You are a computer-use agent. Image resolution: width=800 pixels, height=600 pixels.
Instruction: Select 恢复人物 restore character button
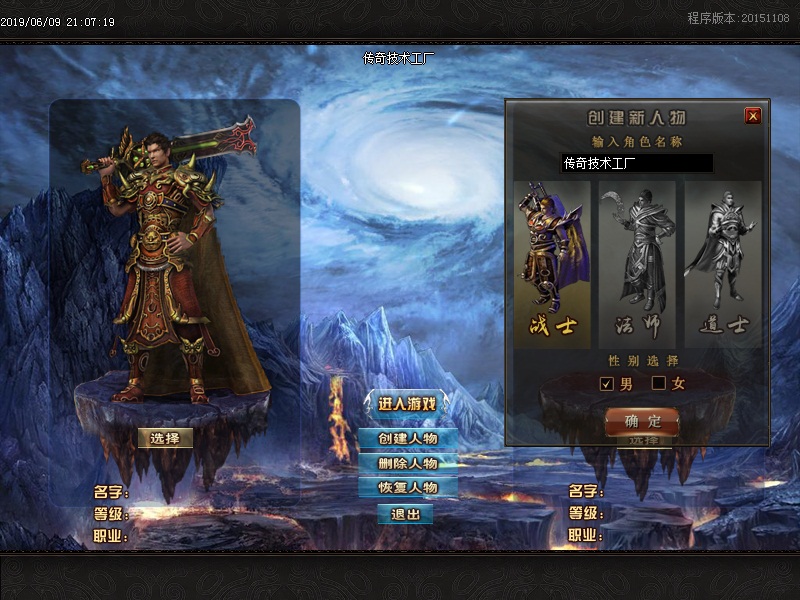click(x=407, y=488)
